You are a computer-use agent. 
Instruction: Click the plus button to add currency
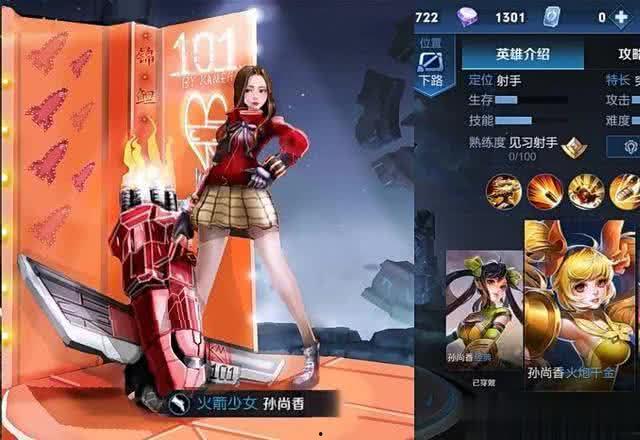coord(625,16)
